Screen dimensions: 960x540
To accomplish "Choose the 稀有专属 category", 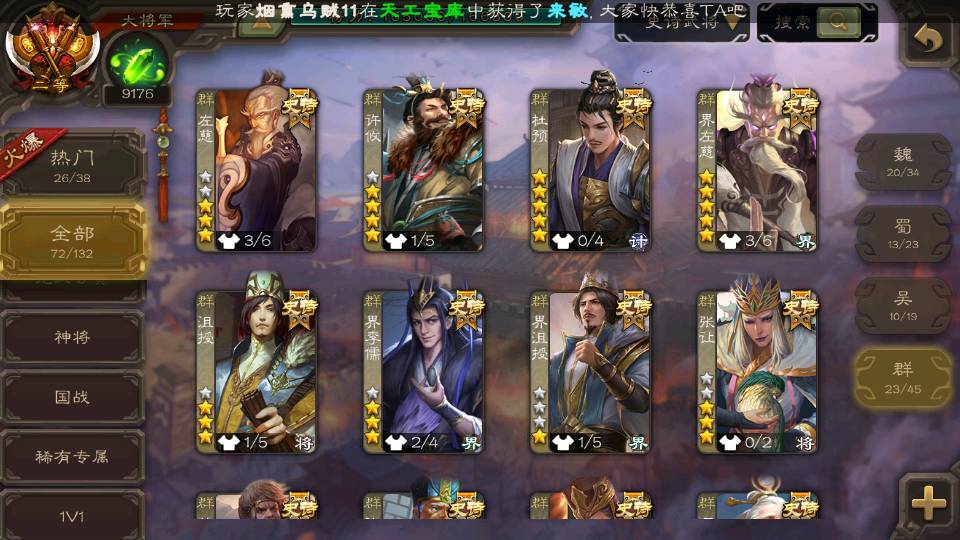I will (x=72, y=457).
